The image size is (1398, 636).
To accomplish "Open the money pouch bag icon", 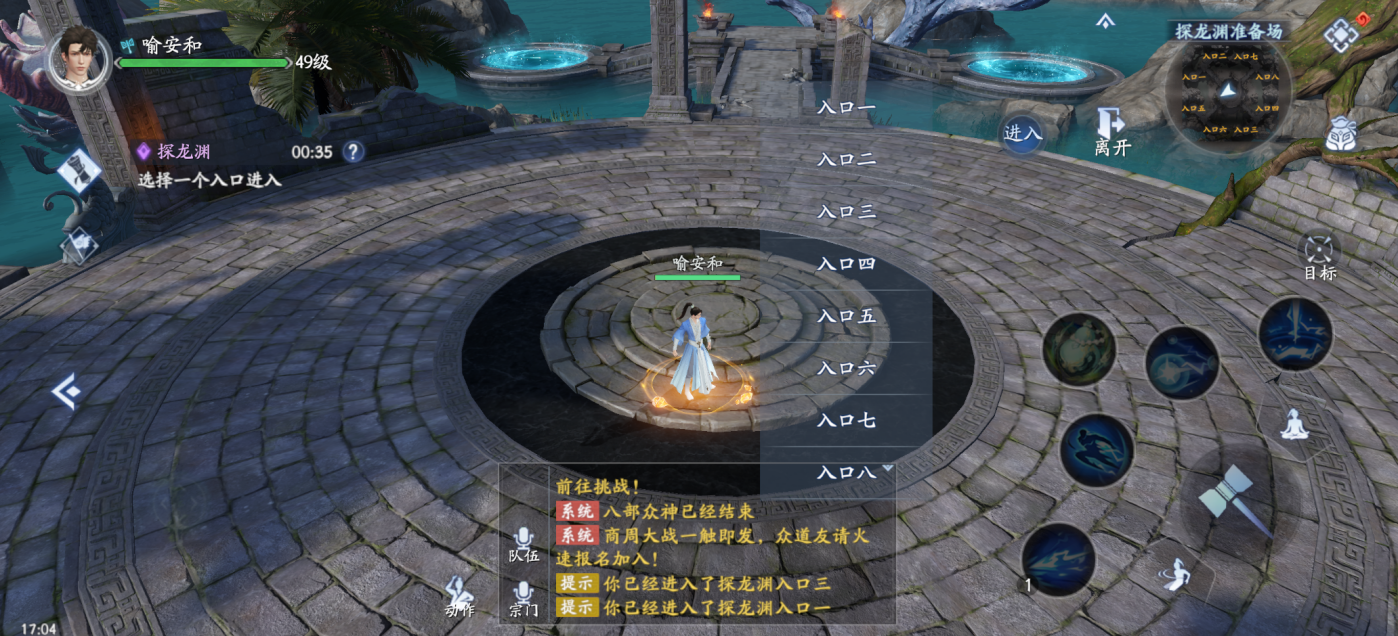I will tap(1340, 135).
